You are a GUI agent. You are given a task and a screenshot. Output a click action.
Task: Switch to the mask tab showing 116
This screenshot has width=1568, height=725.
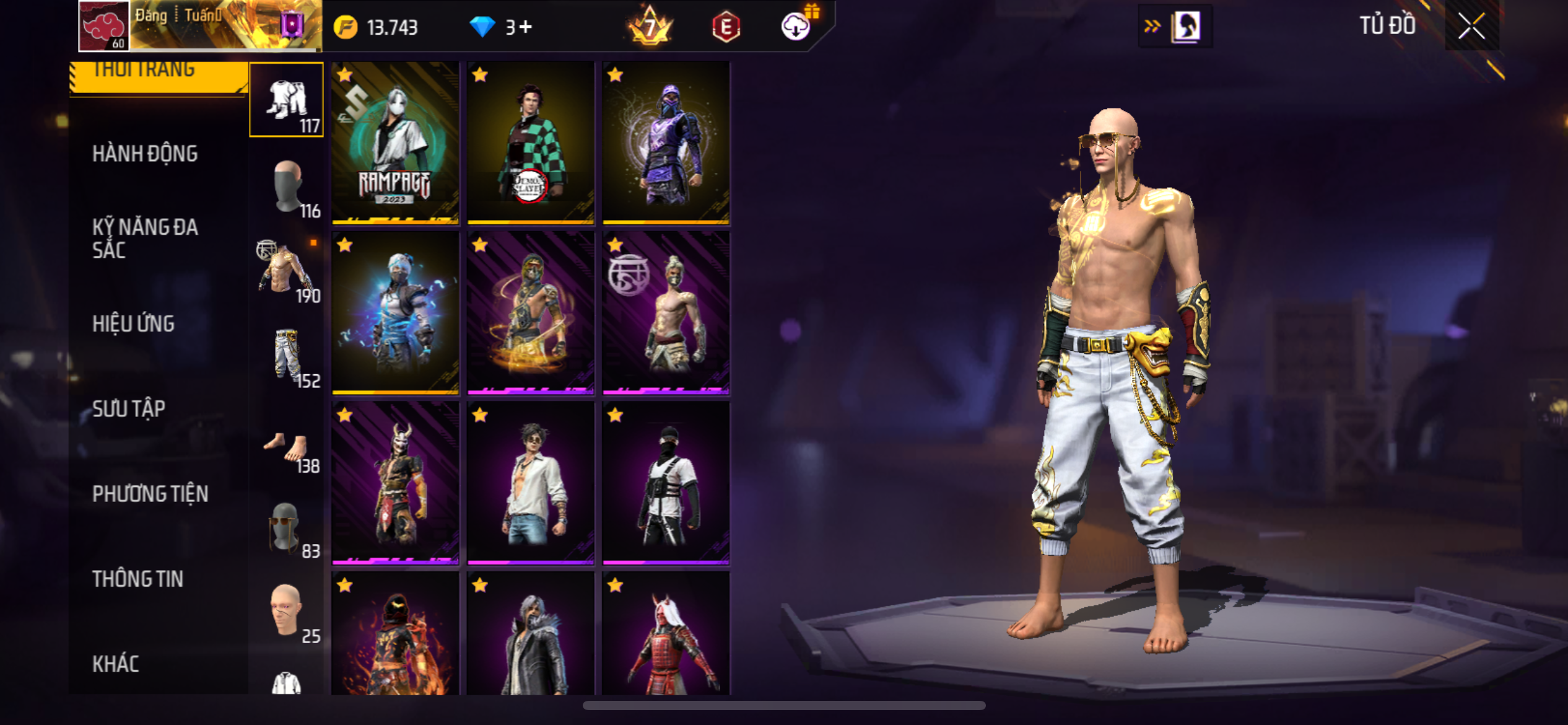(286, 187)
